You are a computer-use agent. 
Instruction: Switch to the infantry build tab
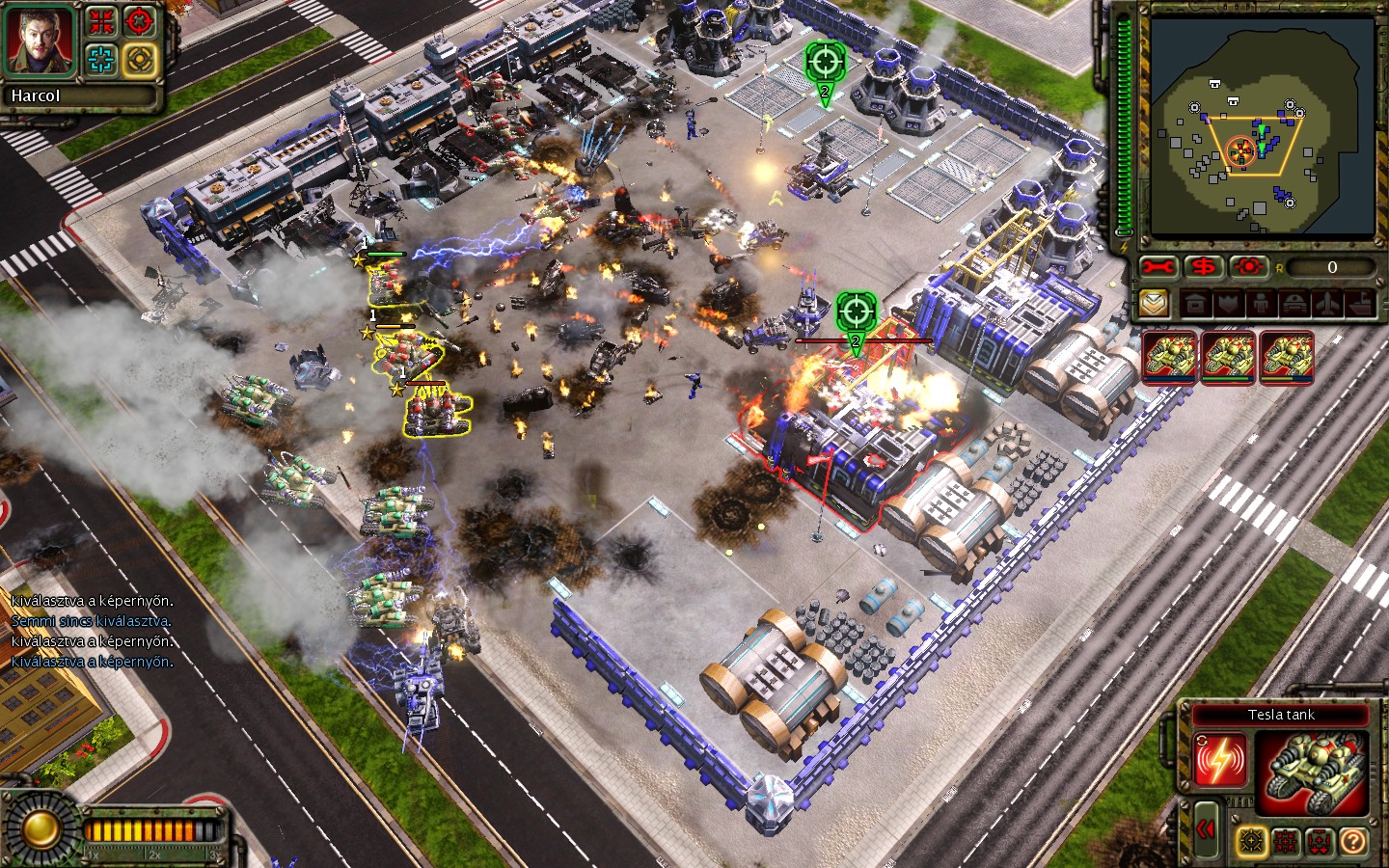(x=1262, y=305)
